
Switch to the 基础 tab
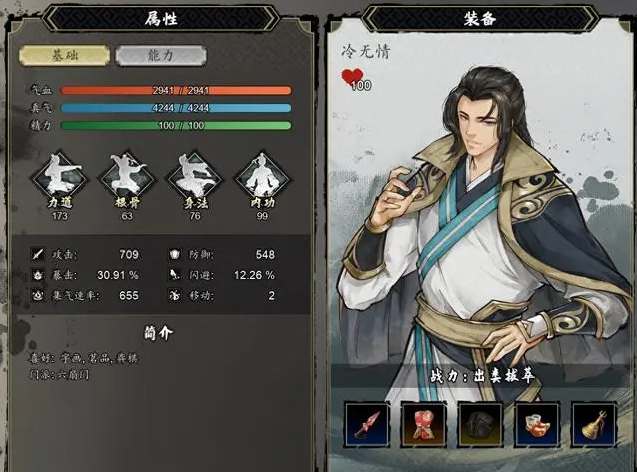(65, 56)
